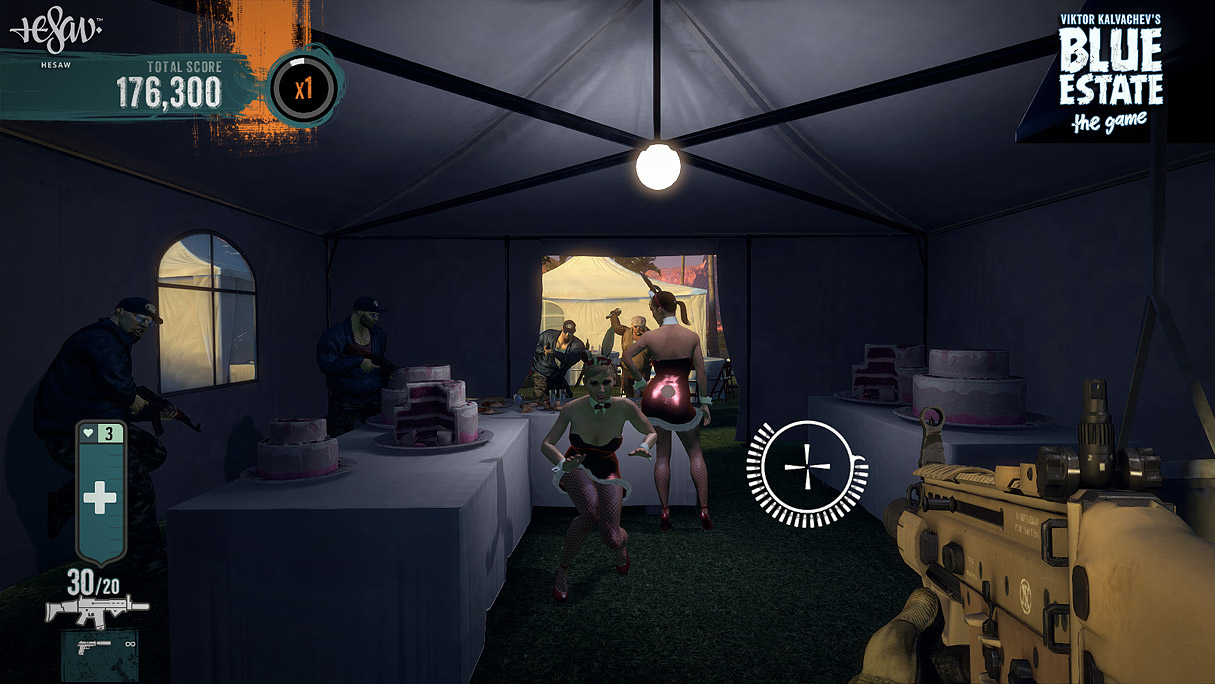Click the Blue Estate game logo
1215x684 pixels.
tap(1110, 75)
